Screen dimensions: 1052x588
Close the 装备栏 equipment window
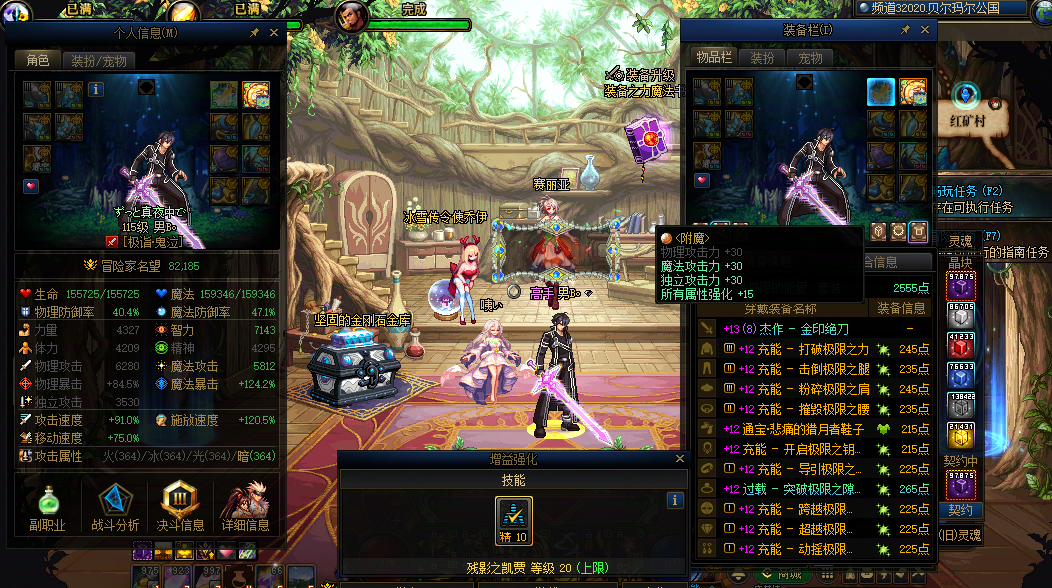tap(924, 30)
